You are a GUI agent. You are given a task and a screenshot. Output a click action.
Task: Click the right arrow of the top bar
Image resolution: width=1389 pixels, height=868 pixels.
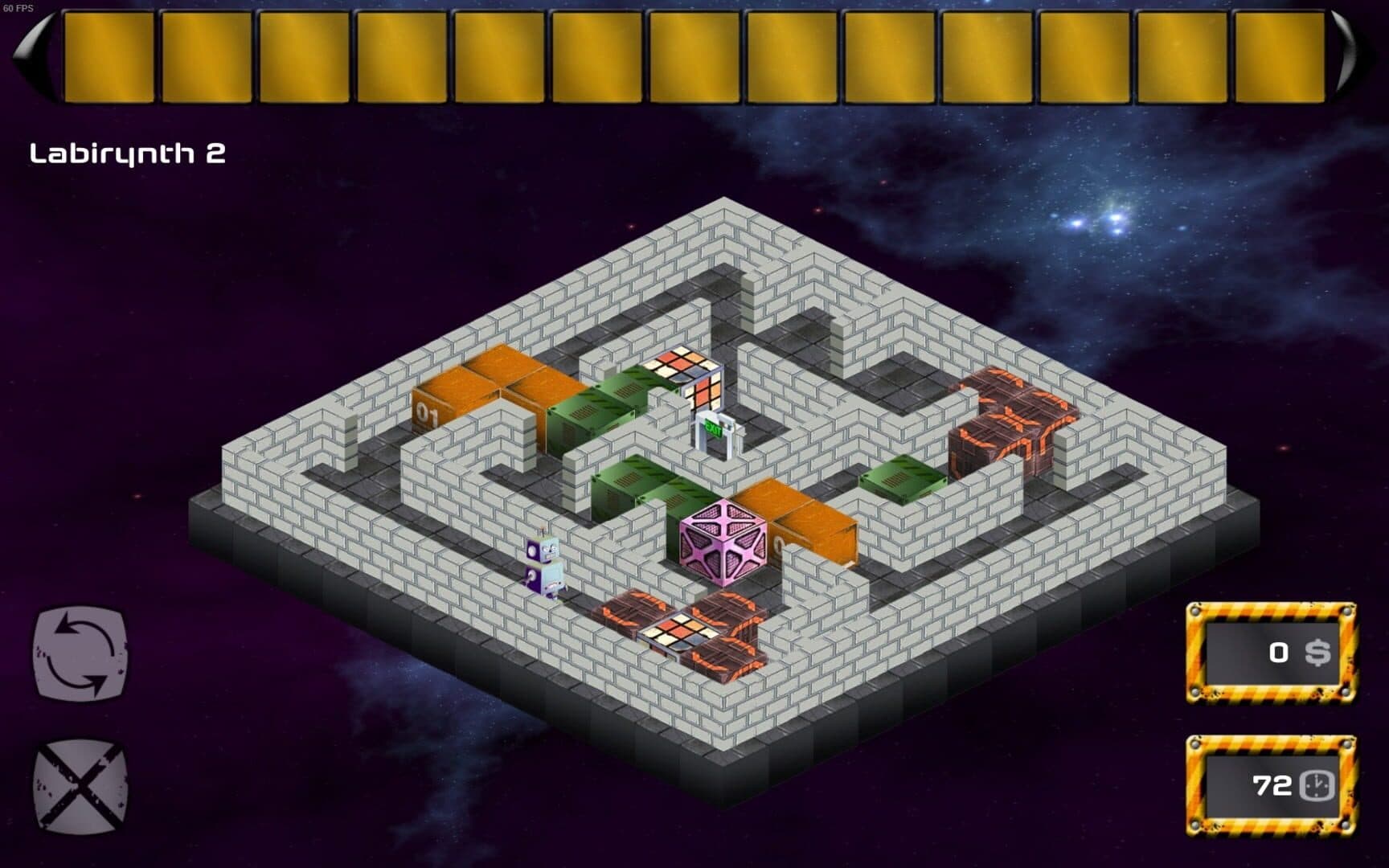click(1344, 56)
